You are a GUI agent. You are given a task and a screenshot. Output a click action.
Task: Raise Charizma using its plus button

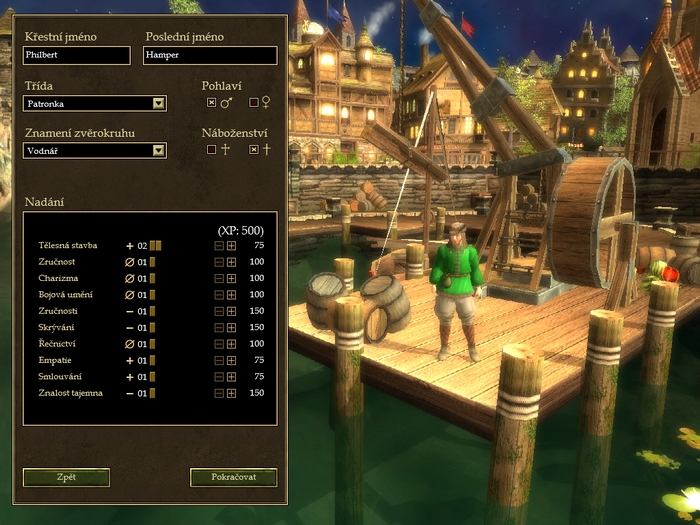click(231, 278)
